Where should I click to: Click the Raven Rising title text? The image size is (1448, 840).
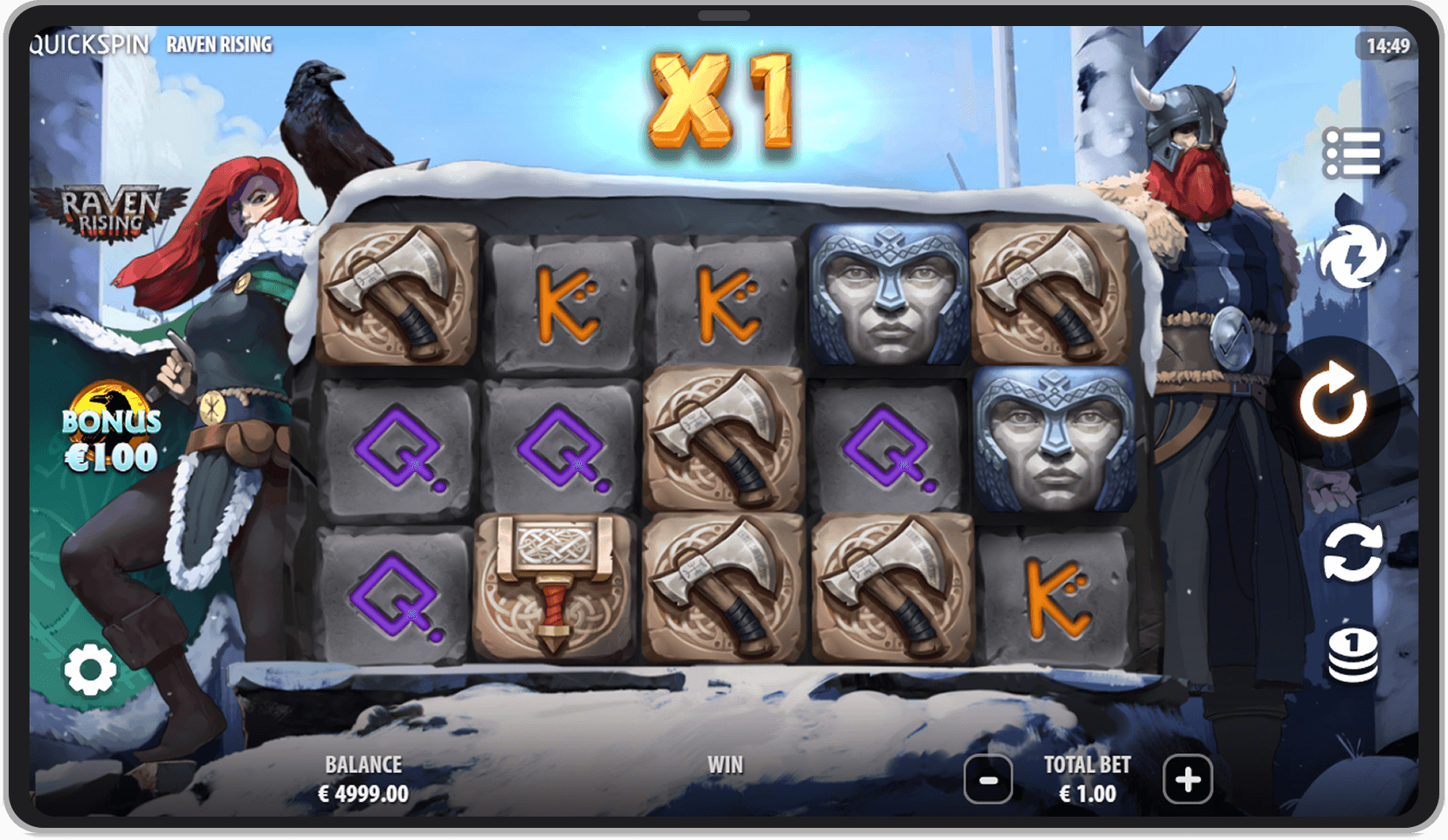point(220,43)
